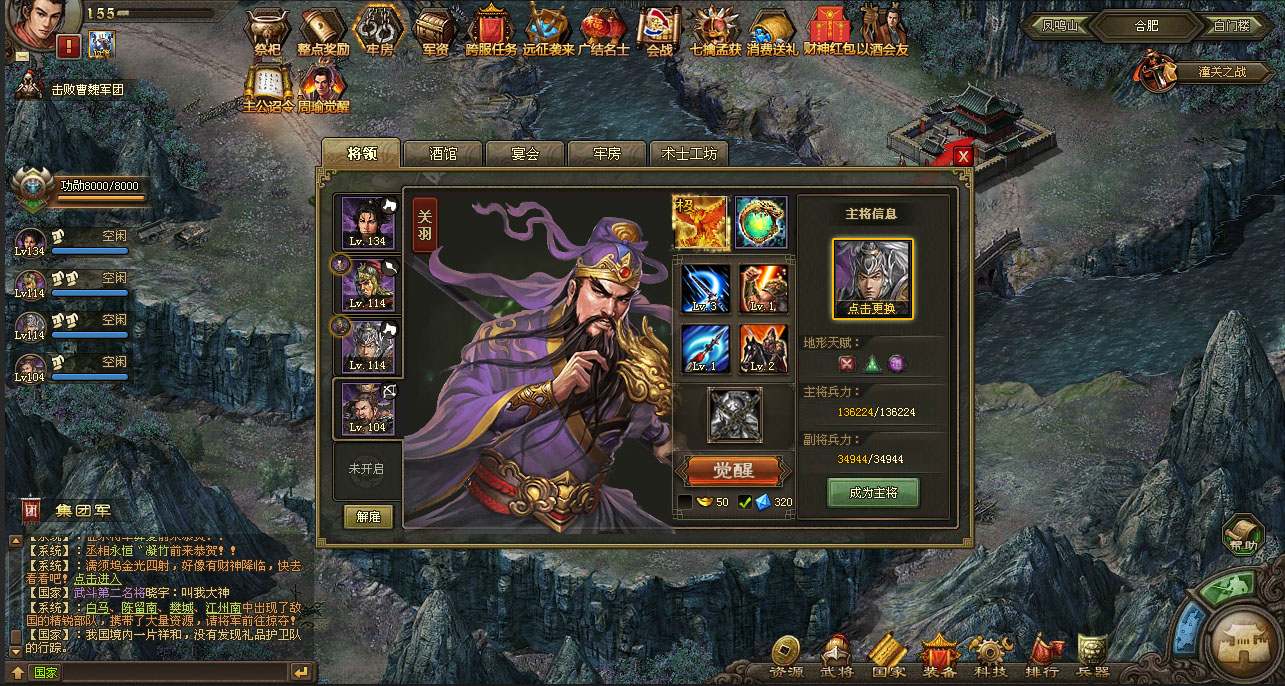Click the 觉醒 awaken button
Viewport: 1285px width, 686px height.
tap(734, 470)
